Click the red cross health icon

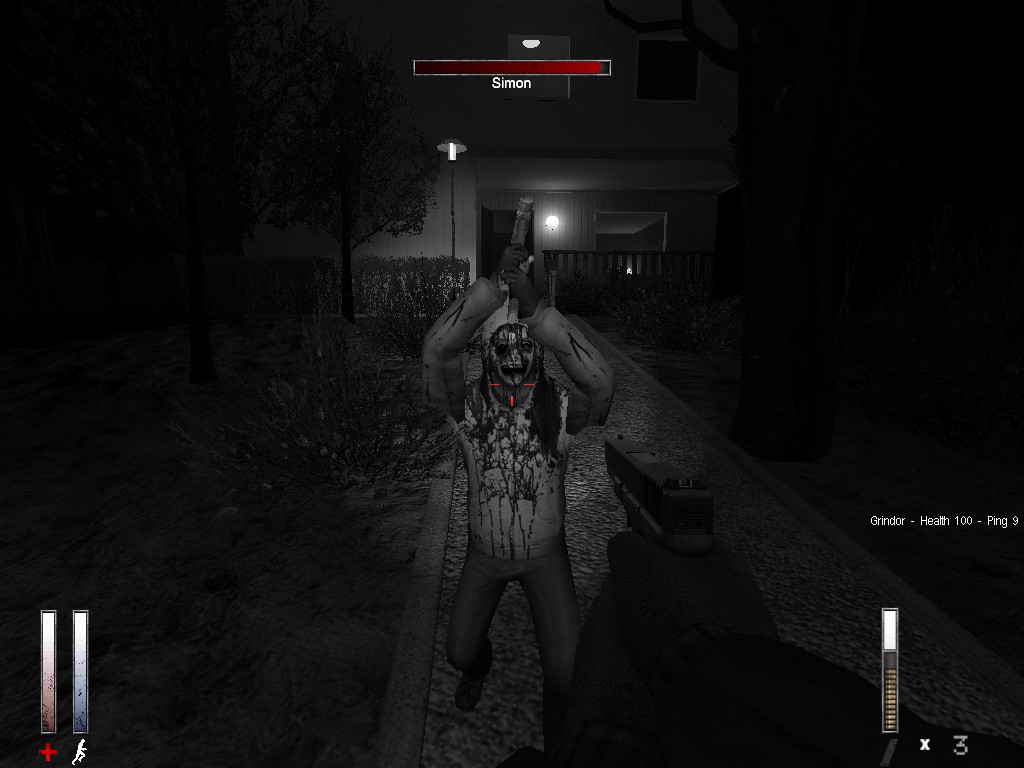tap(48, 751)
